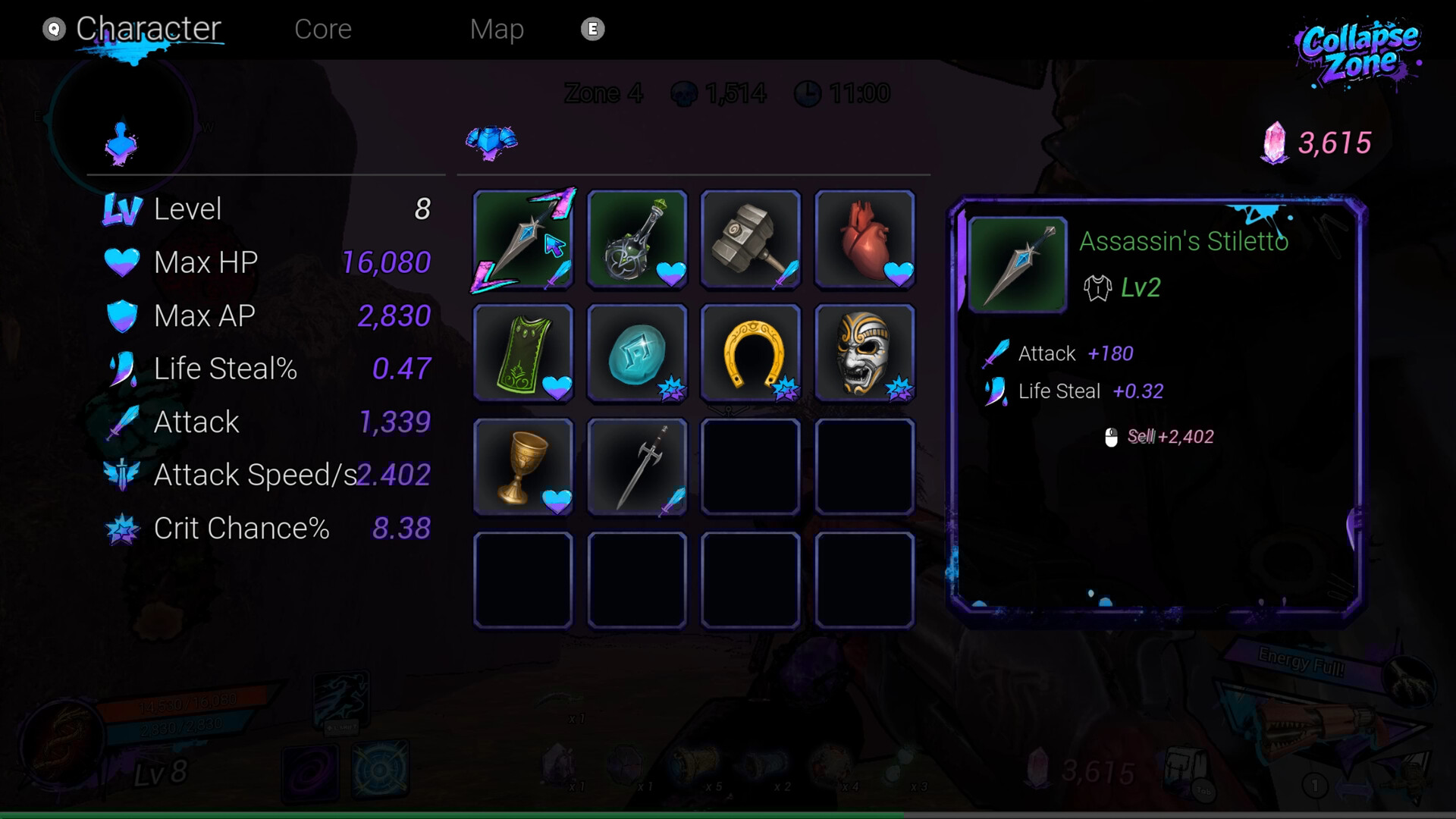This screenshot has height=819, width=1456.
Task: Choose the green potion flask item
Action: click(x=637, y=240)
